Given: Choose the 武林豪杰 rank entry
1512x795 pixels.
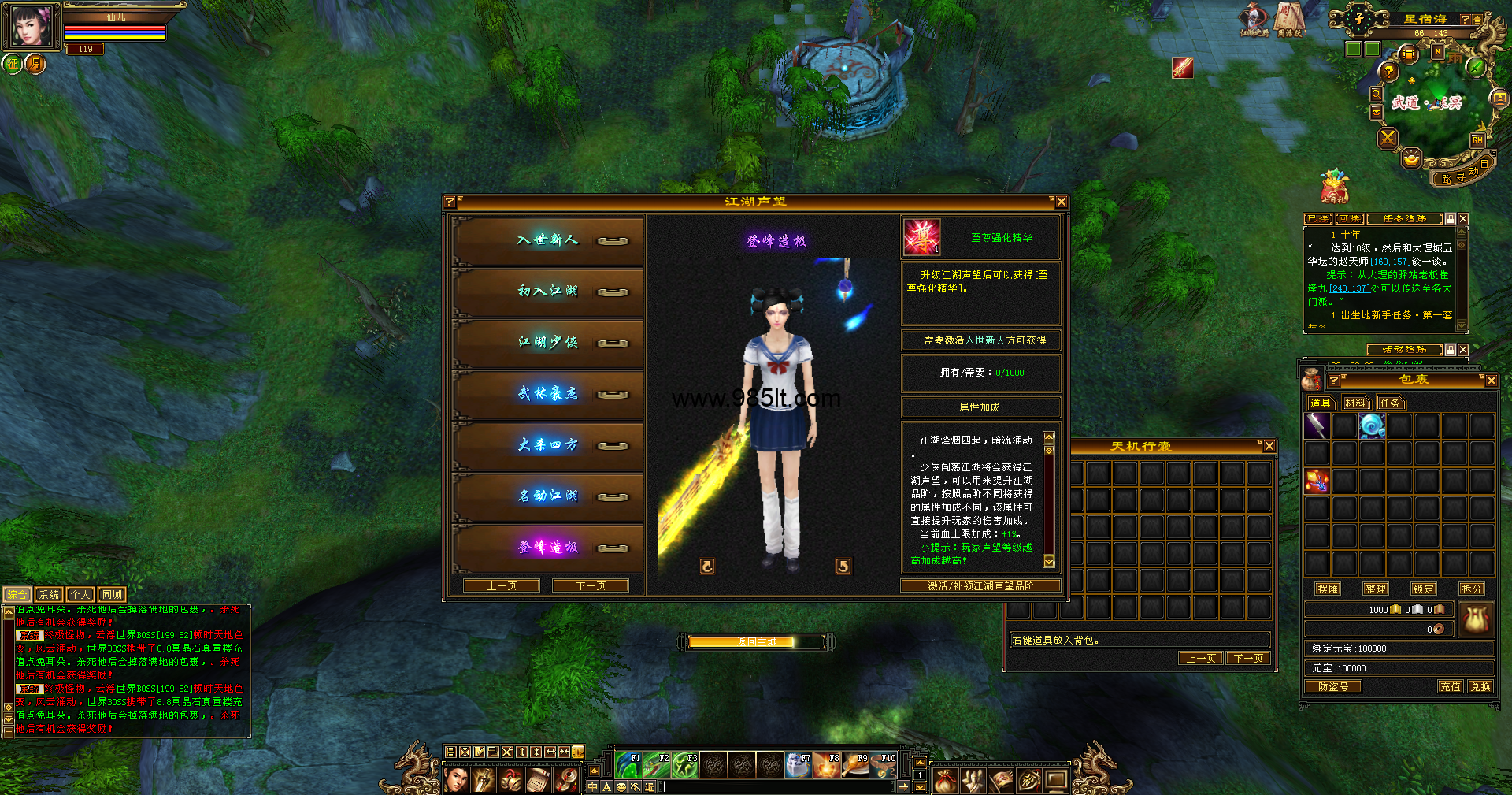Looking at the screenshot, I should pos(548,394).
